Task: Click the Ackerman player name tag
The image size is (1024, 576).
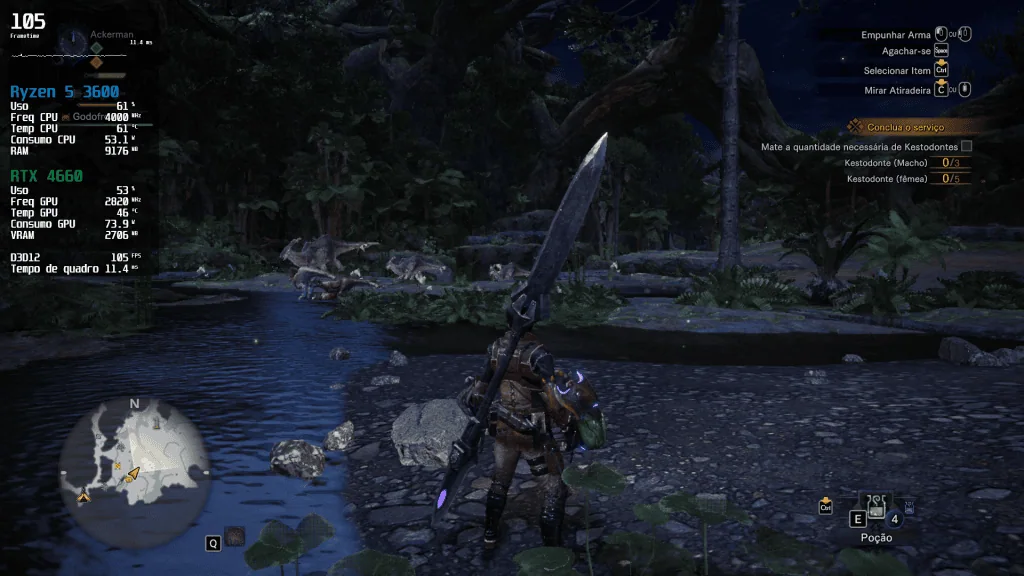Action: (112, 34)
